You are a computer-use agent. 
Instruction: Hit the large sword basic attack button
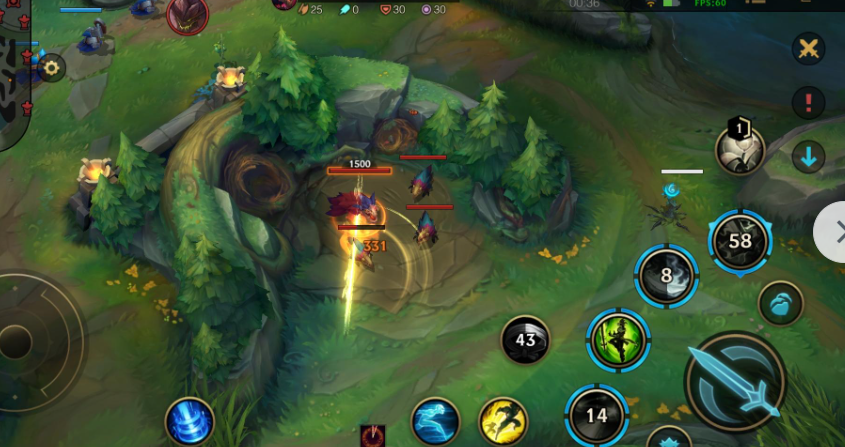(737, 382)
